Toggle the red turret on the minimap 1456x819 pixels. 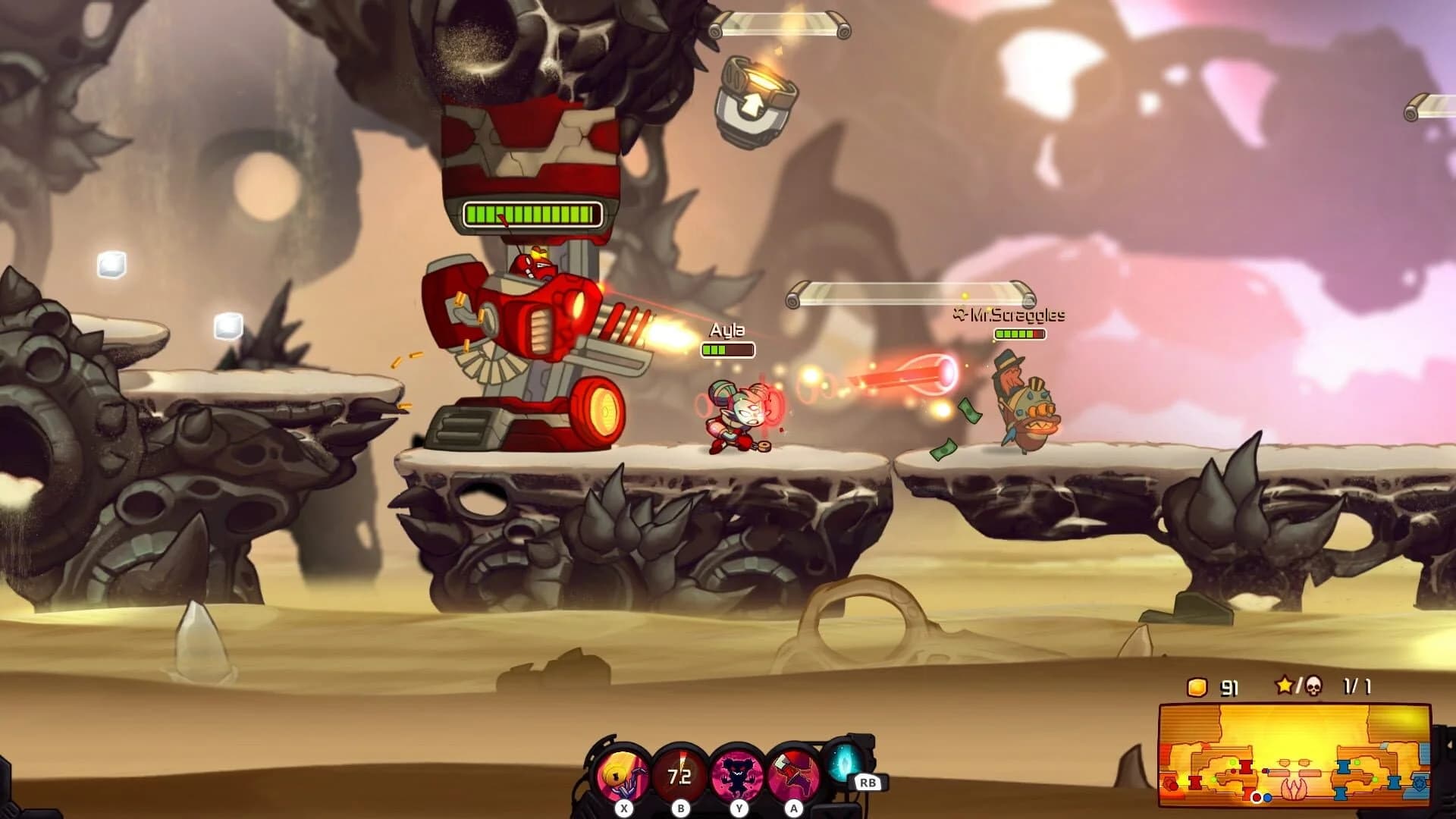pyautogui.click(x=1246, y=767)
